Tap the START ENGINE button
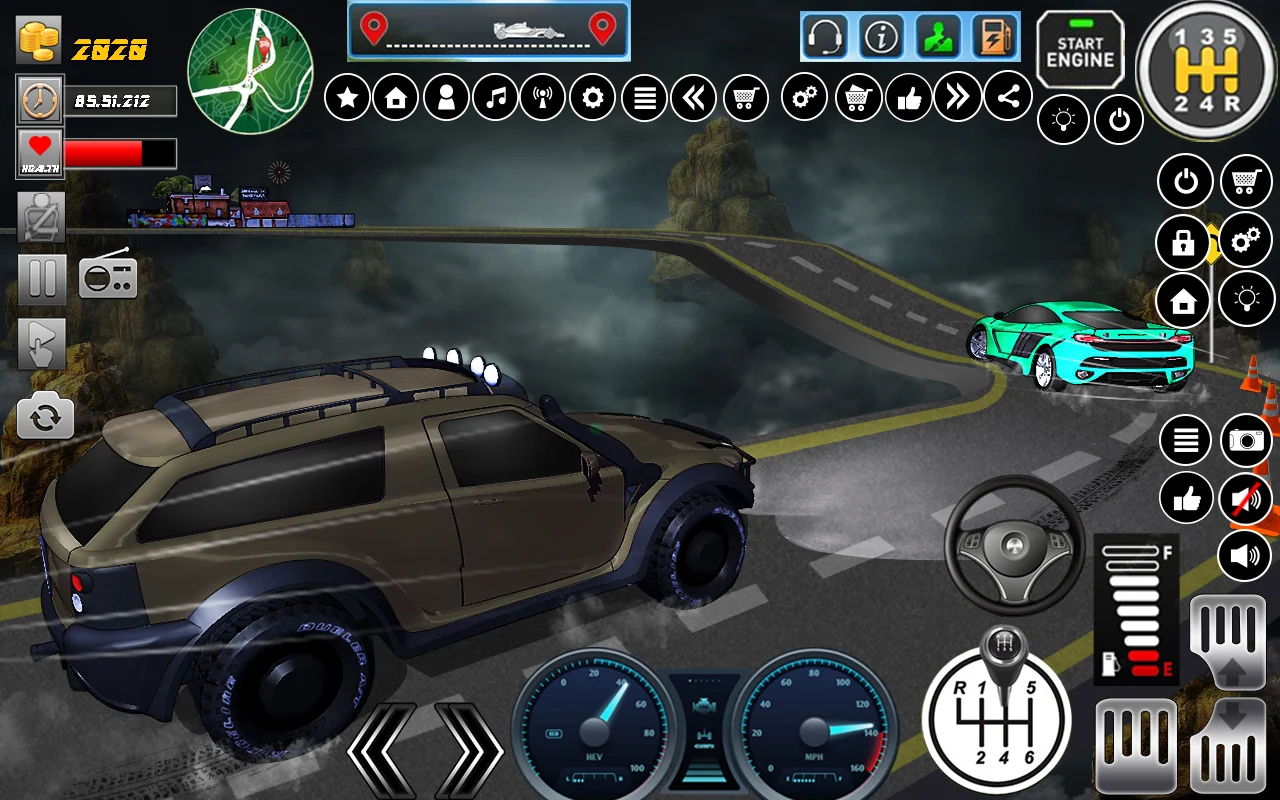Viewport: 1280px width, 800px height. pyautogui.click(x=1080, y=51)
